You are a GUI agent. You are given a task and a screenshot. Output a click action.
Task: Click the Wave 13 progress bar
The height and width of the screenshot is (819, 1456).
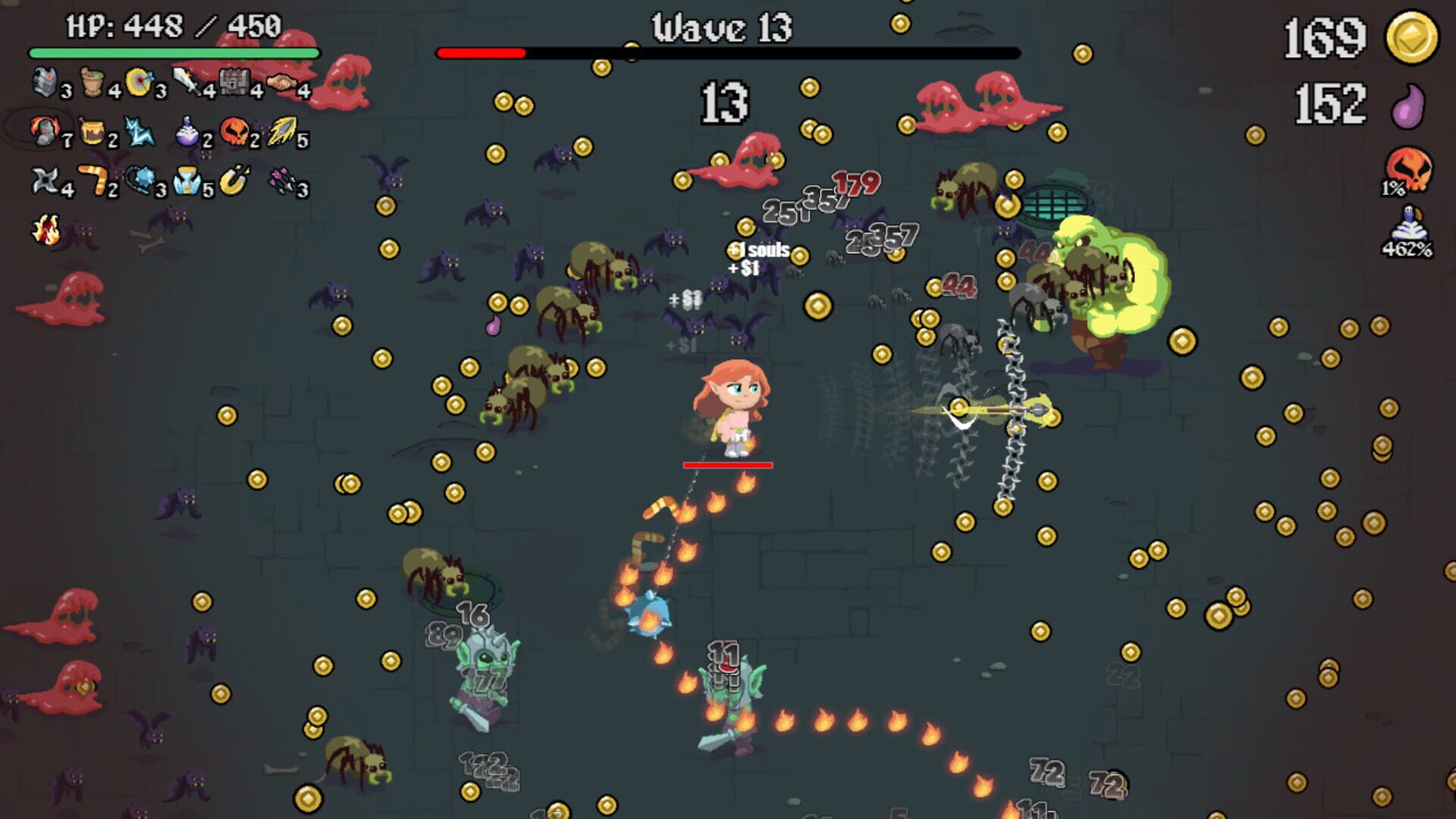tap(728, 53)
